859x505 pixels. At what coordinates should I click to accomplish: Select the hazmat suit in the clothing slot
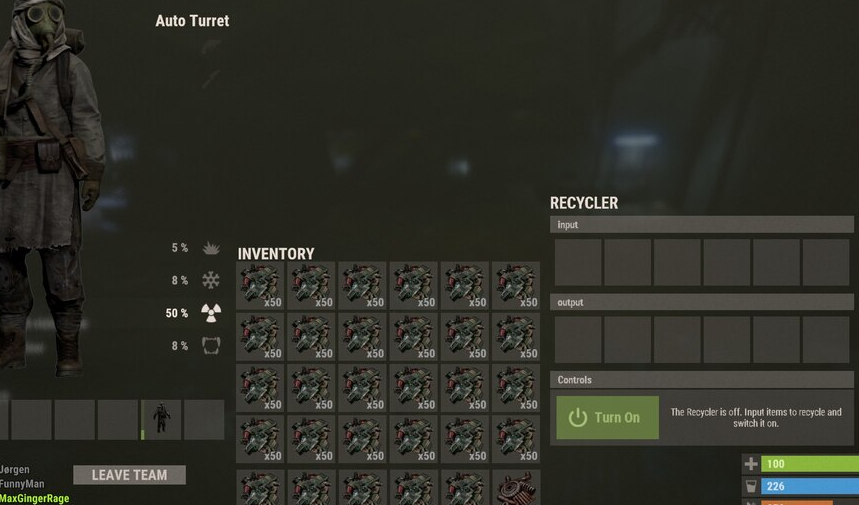(161, 420)
